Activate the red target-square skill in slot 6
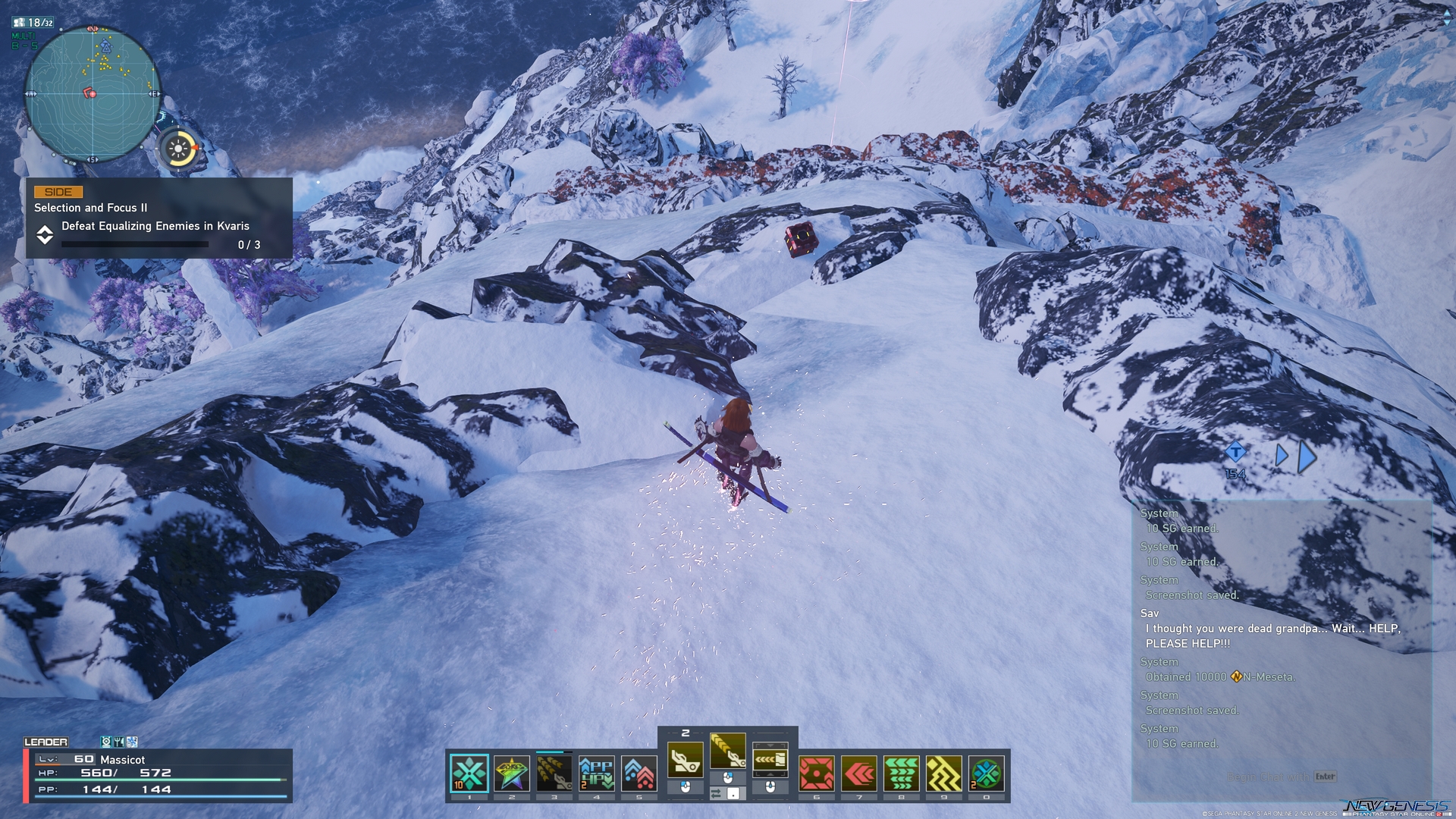Image resolution: width=1456 pixels, height=819 pixels. pos(817,773)
